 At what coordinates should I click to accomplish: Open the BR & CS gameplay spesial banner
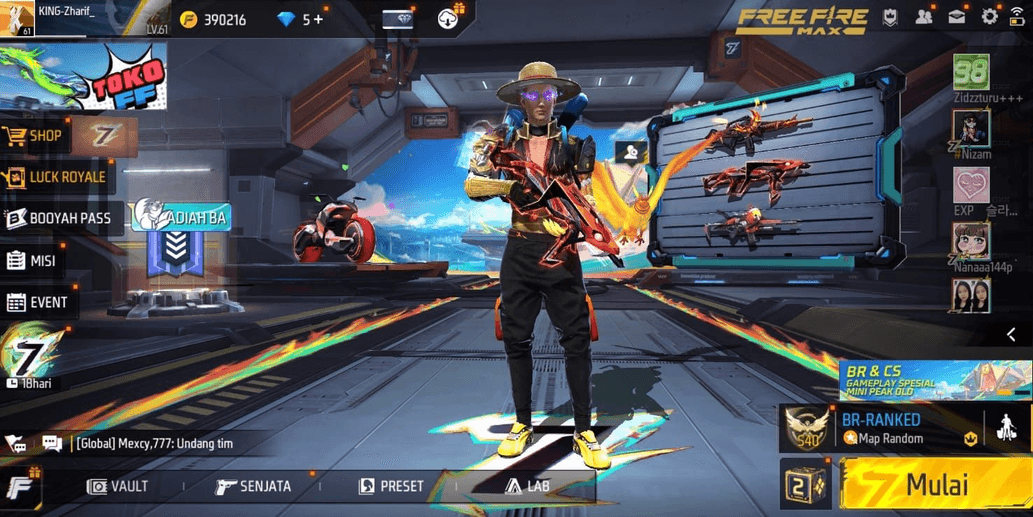pos(934,380)
